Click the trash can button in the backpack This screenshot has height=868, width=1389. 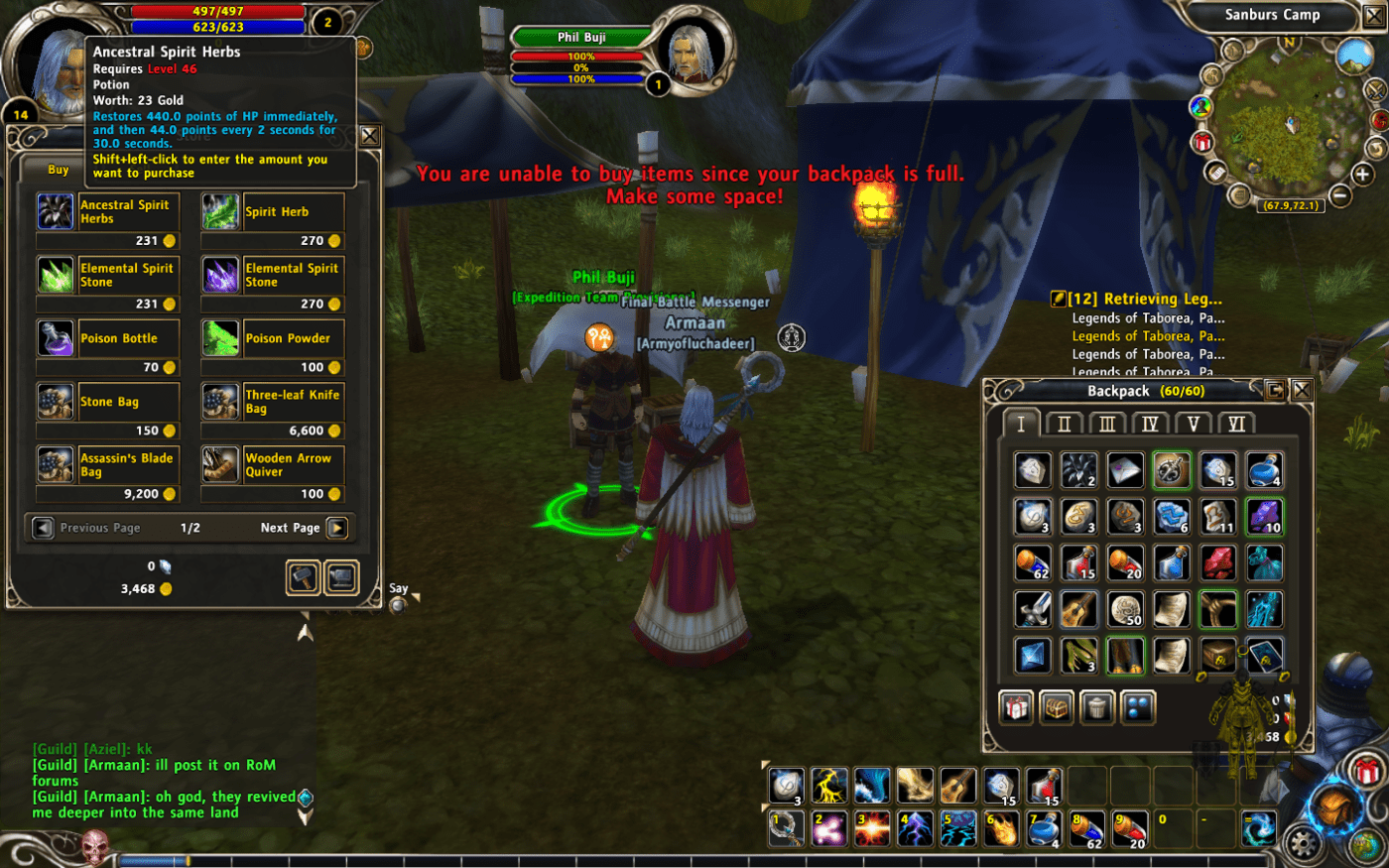click(x=1097, y=708)
